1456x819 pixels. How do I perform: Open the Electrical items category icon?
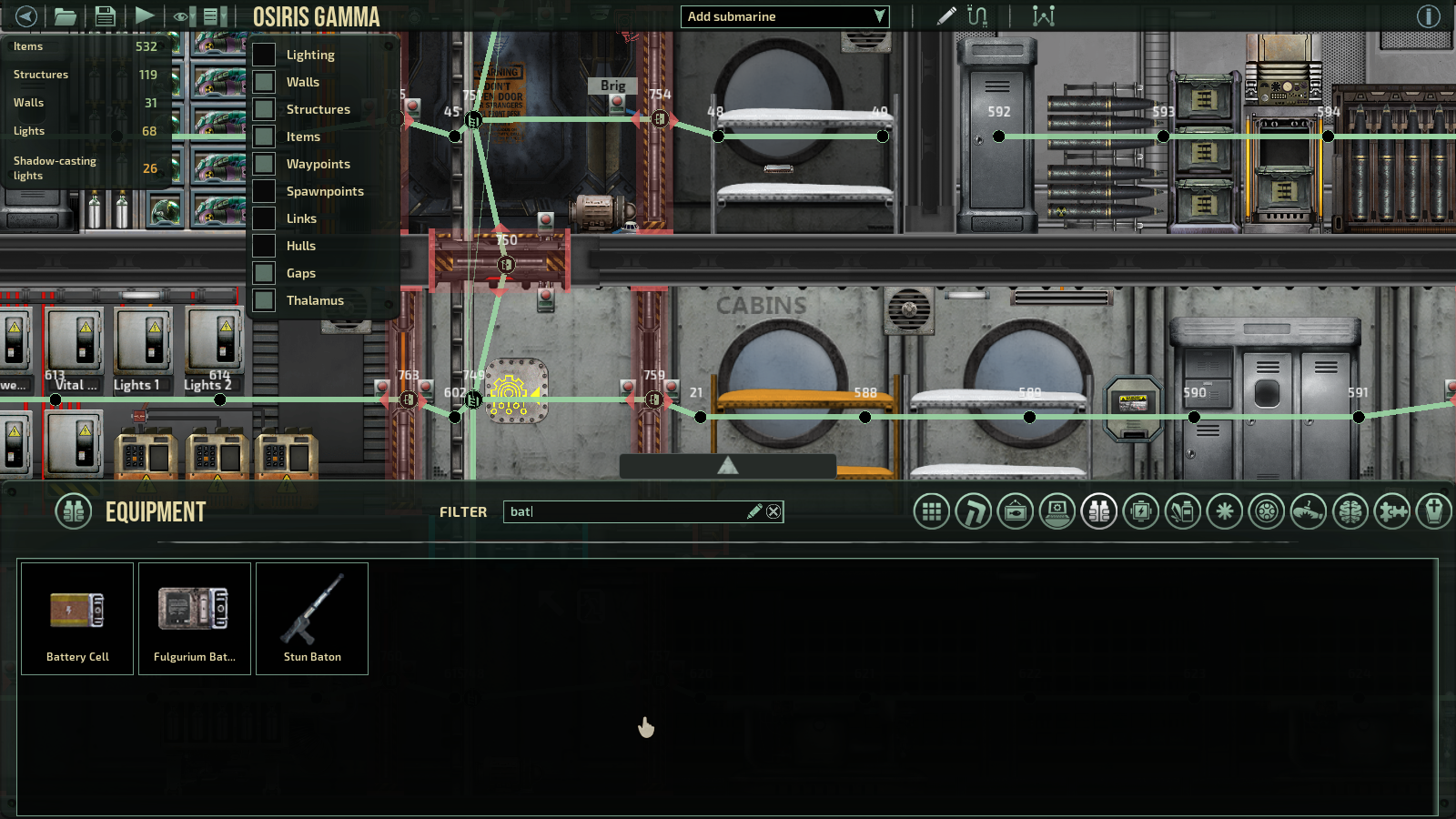point(1139,511)
